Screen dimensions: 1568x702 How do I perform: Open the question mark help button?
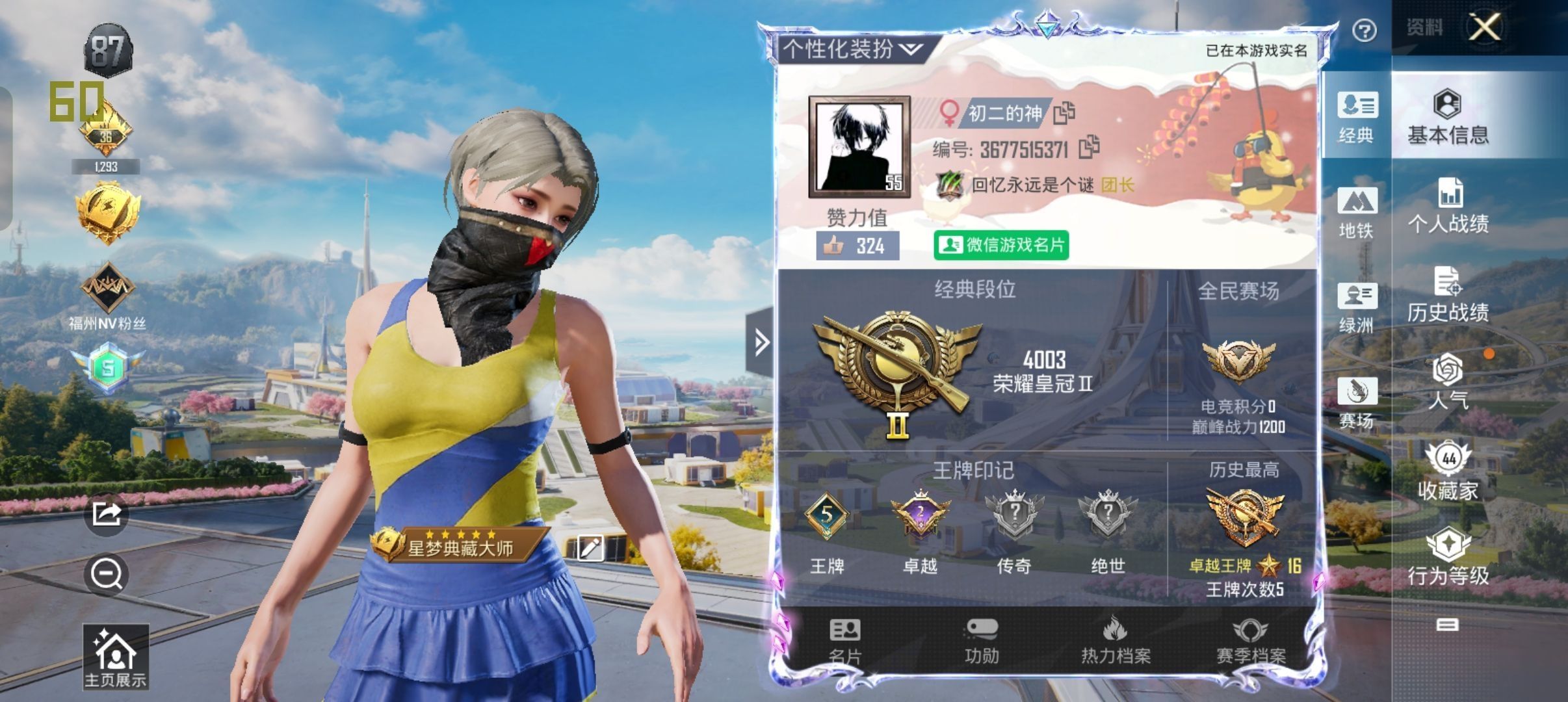(1364, 31)
